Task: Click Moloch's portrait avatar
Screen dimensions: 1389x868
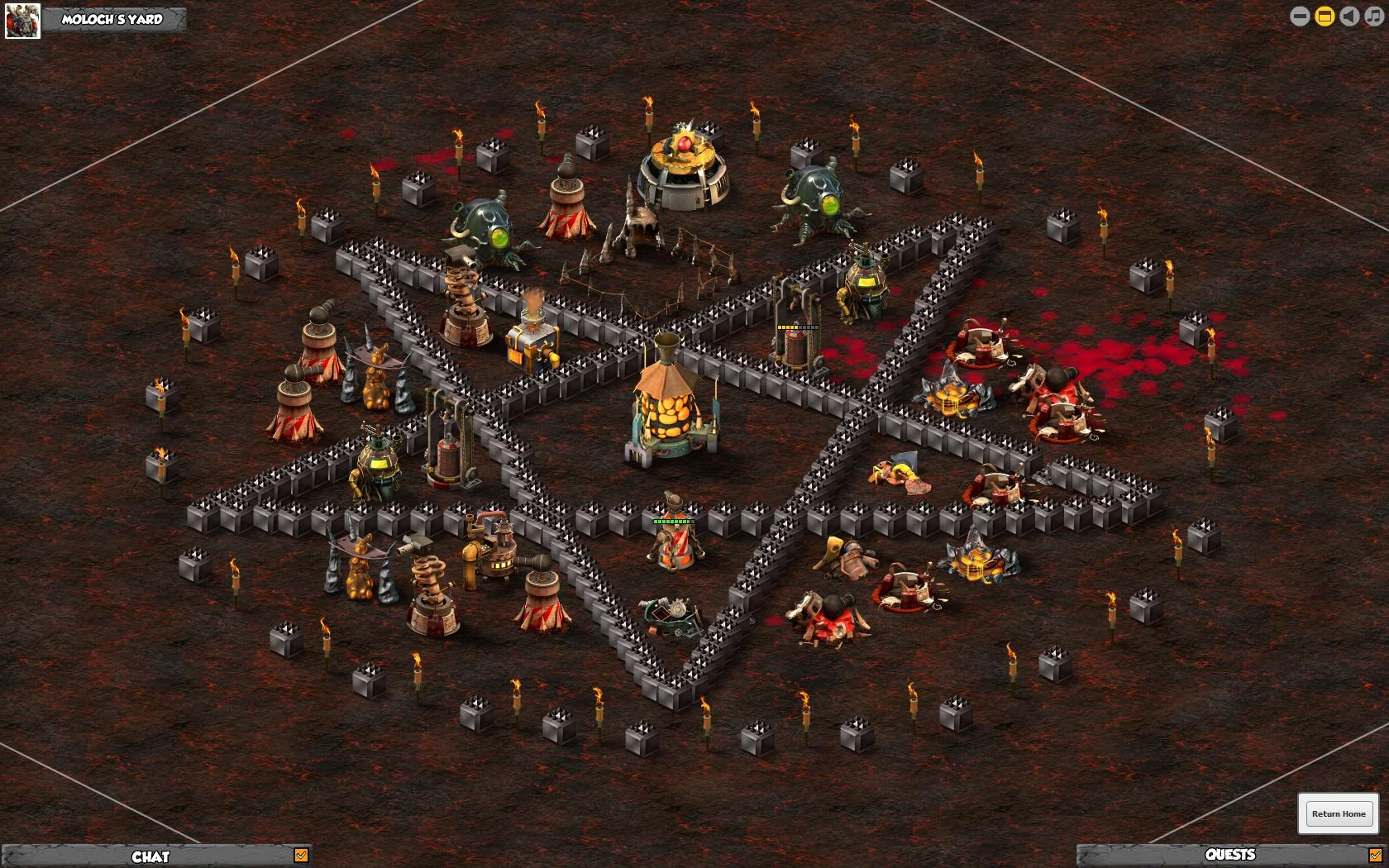Action: point(22,21)
